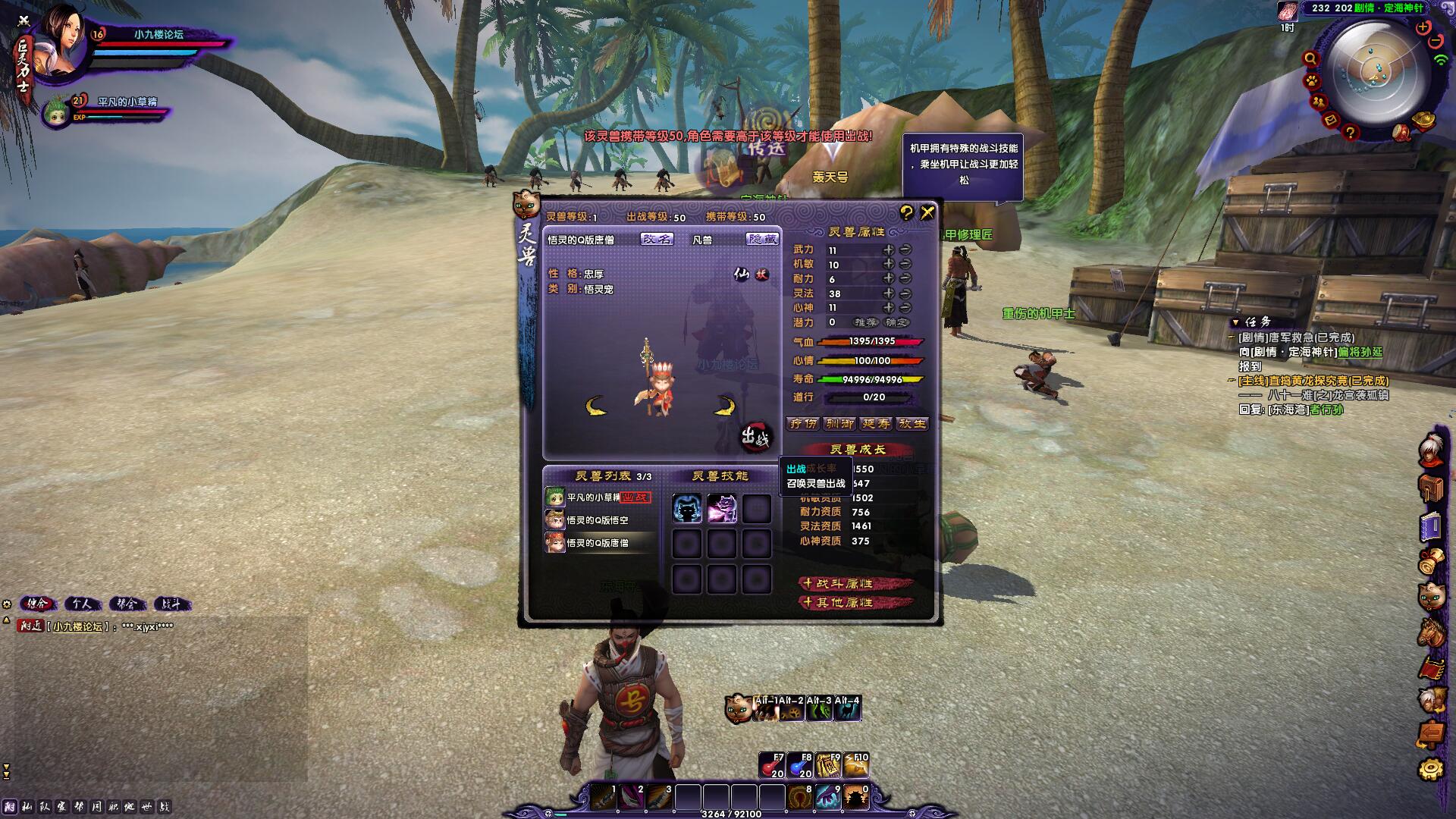Select 悟灵的Q版悟空 in the pet list
Viewport: 1456px width, 819px height.
point(598,520)
